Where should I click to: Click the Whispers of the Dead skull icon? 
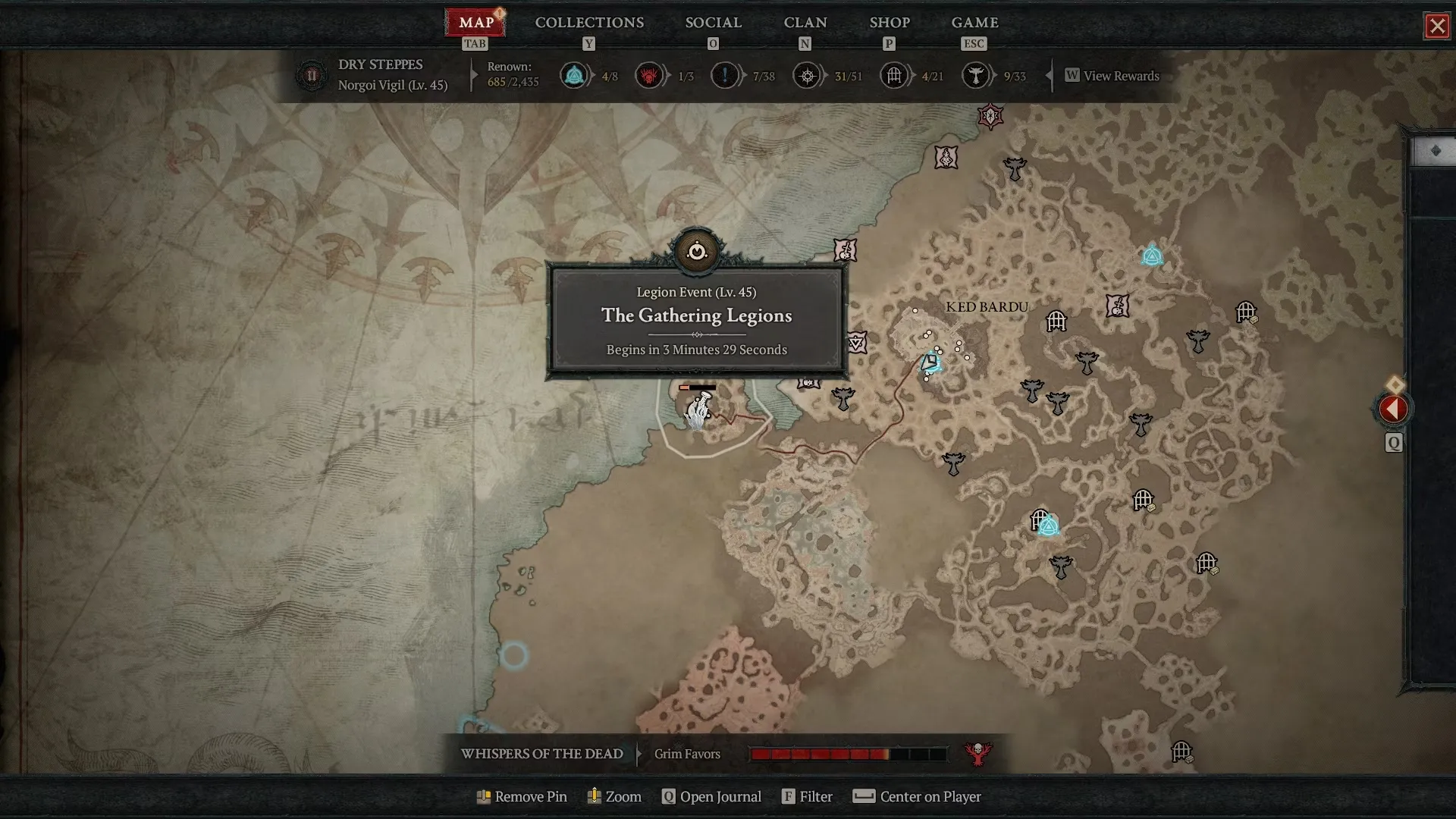[x=977, y=754]
